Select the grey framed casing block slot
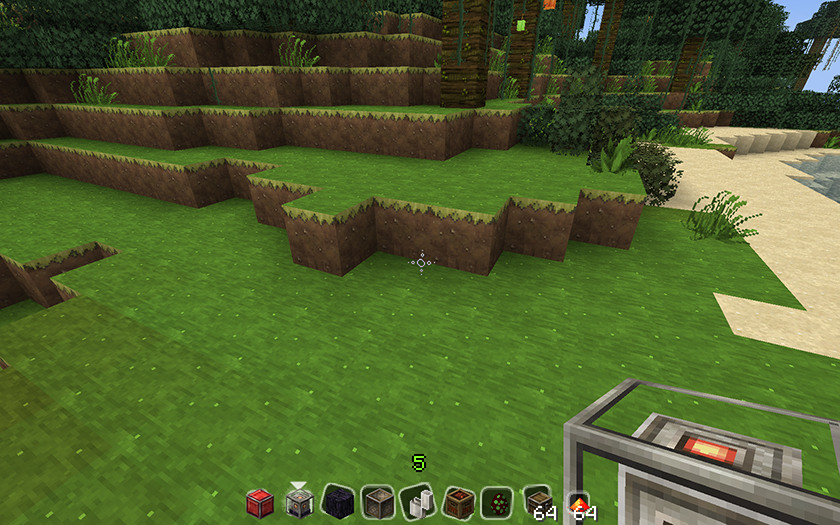The height and width of the screenshot is (525, 840). (378, 502)
